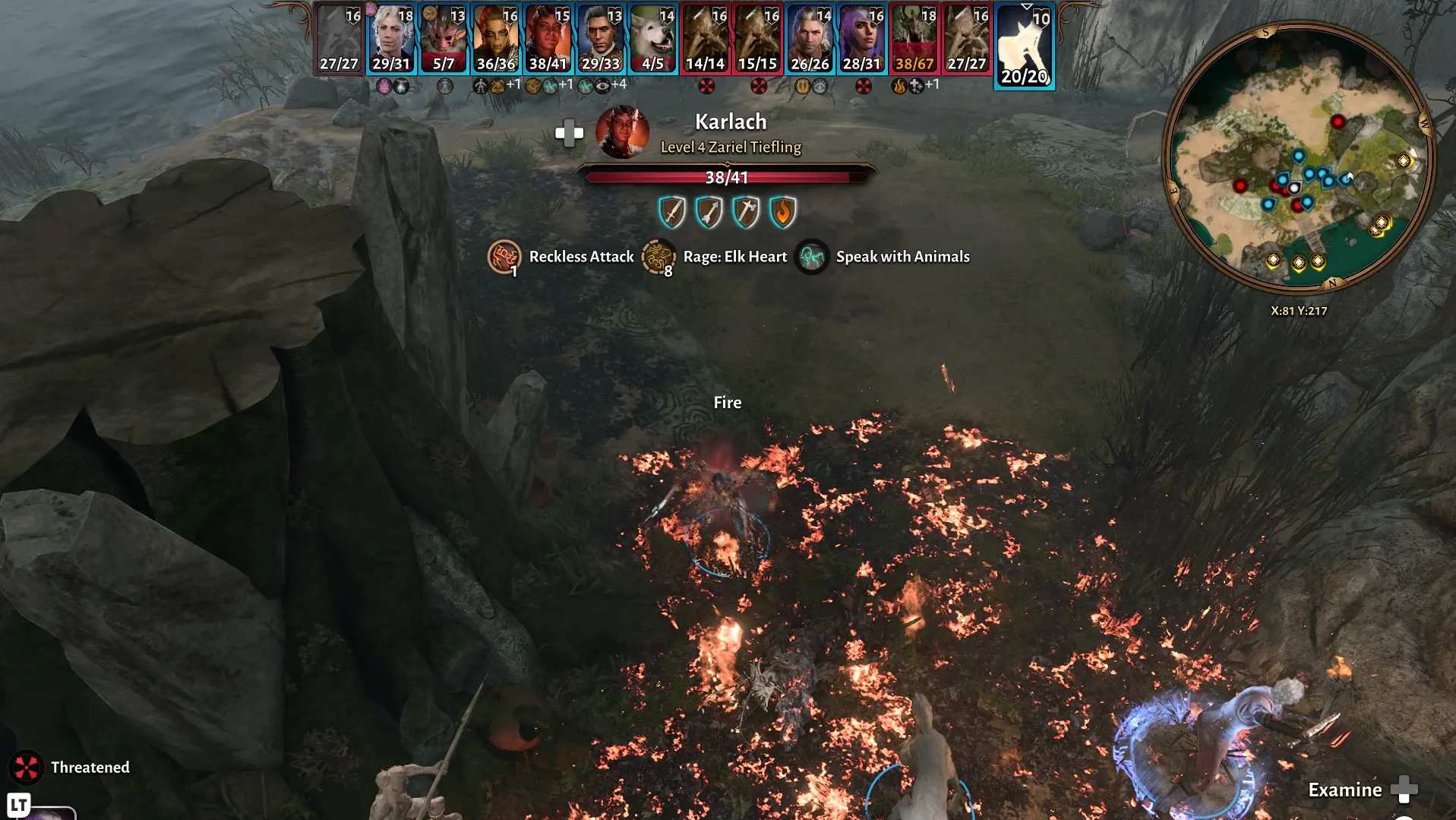This screenshot has height=820, width=1456.
Task: Select the imp portrait with 5/7 health
Action: tap(444, 38)
